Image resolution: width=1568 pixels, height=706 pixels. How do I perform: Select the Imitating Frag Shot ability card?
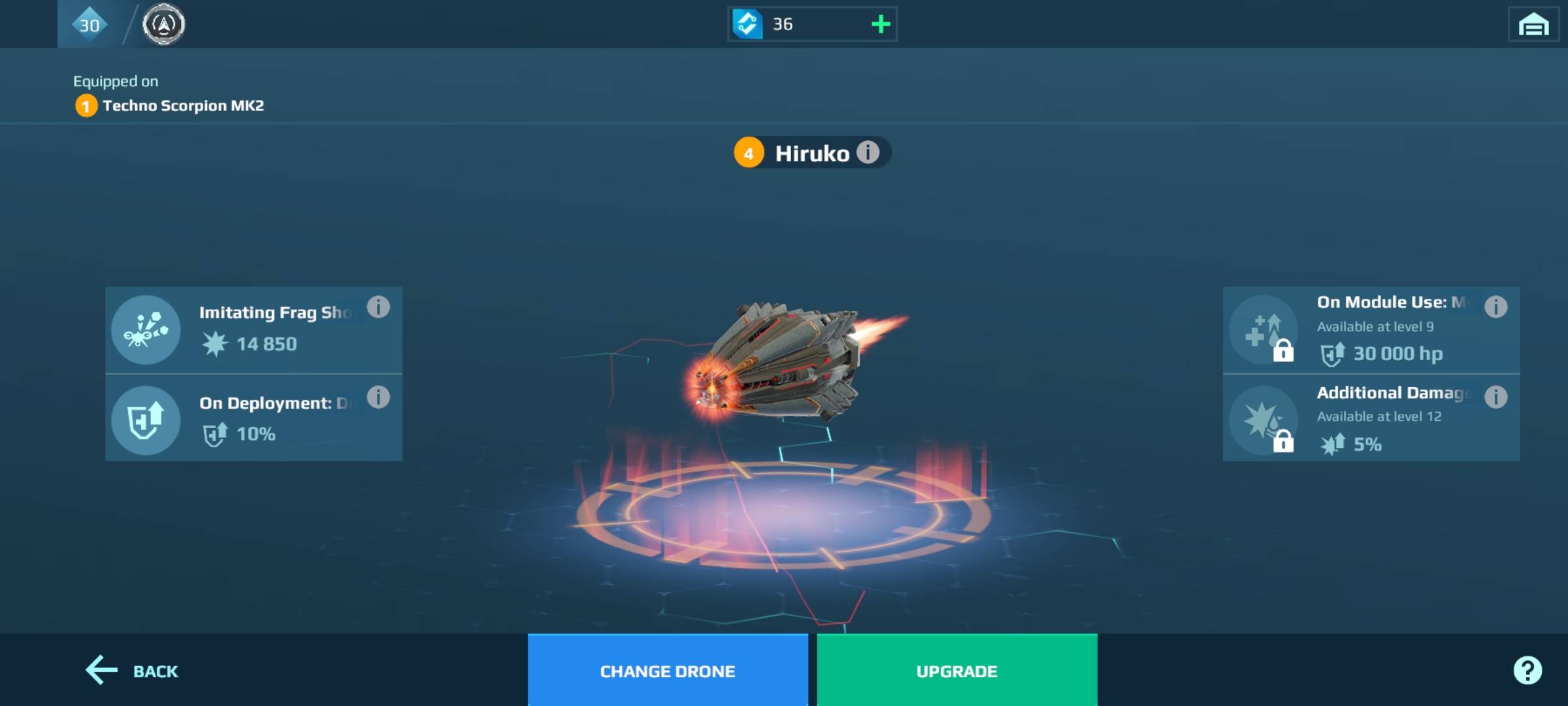(253, 329)
